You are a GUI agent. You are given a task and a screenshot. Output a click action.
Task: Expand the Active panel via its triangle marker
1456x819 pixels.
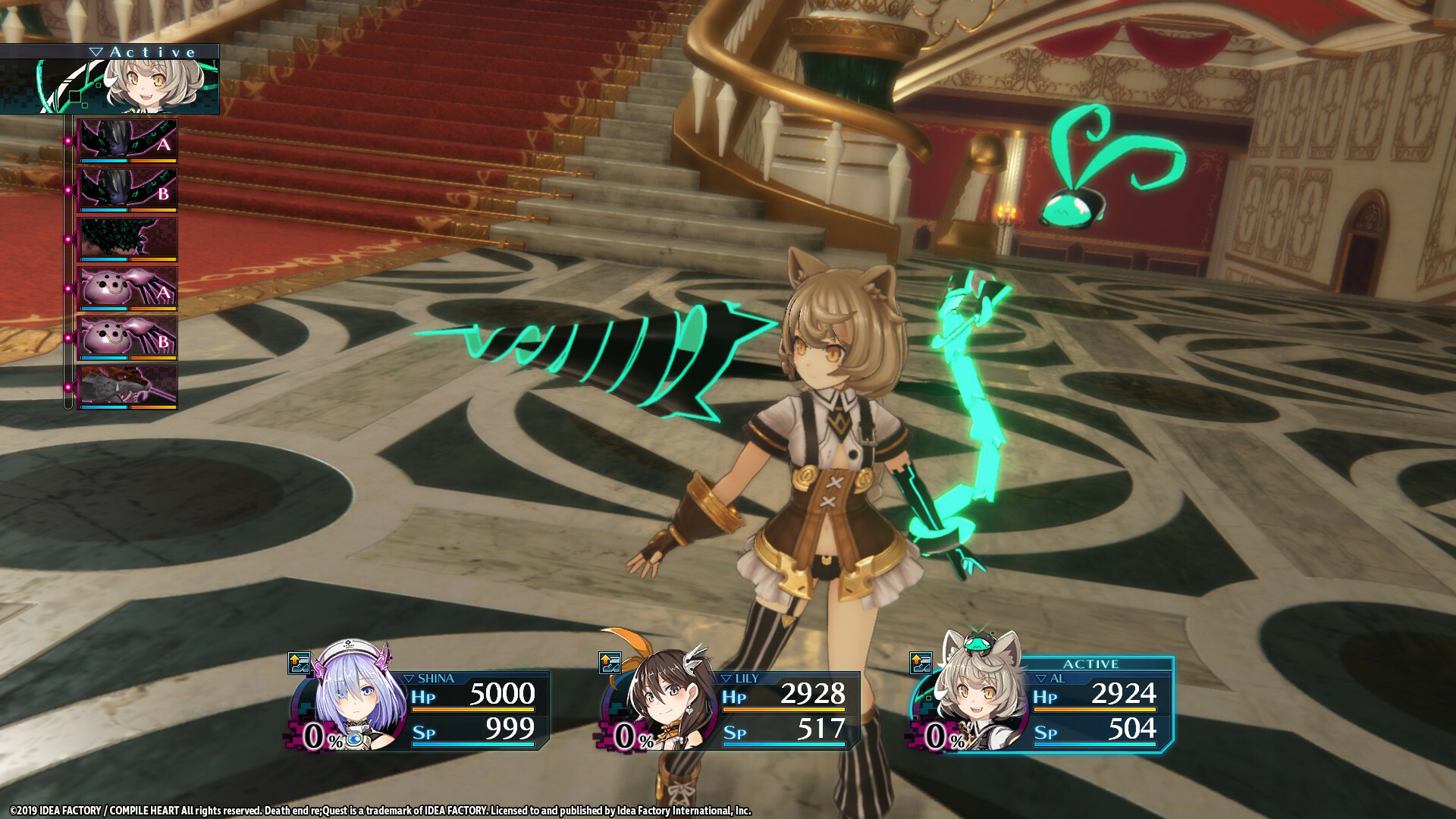(x=96, y=50)
